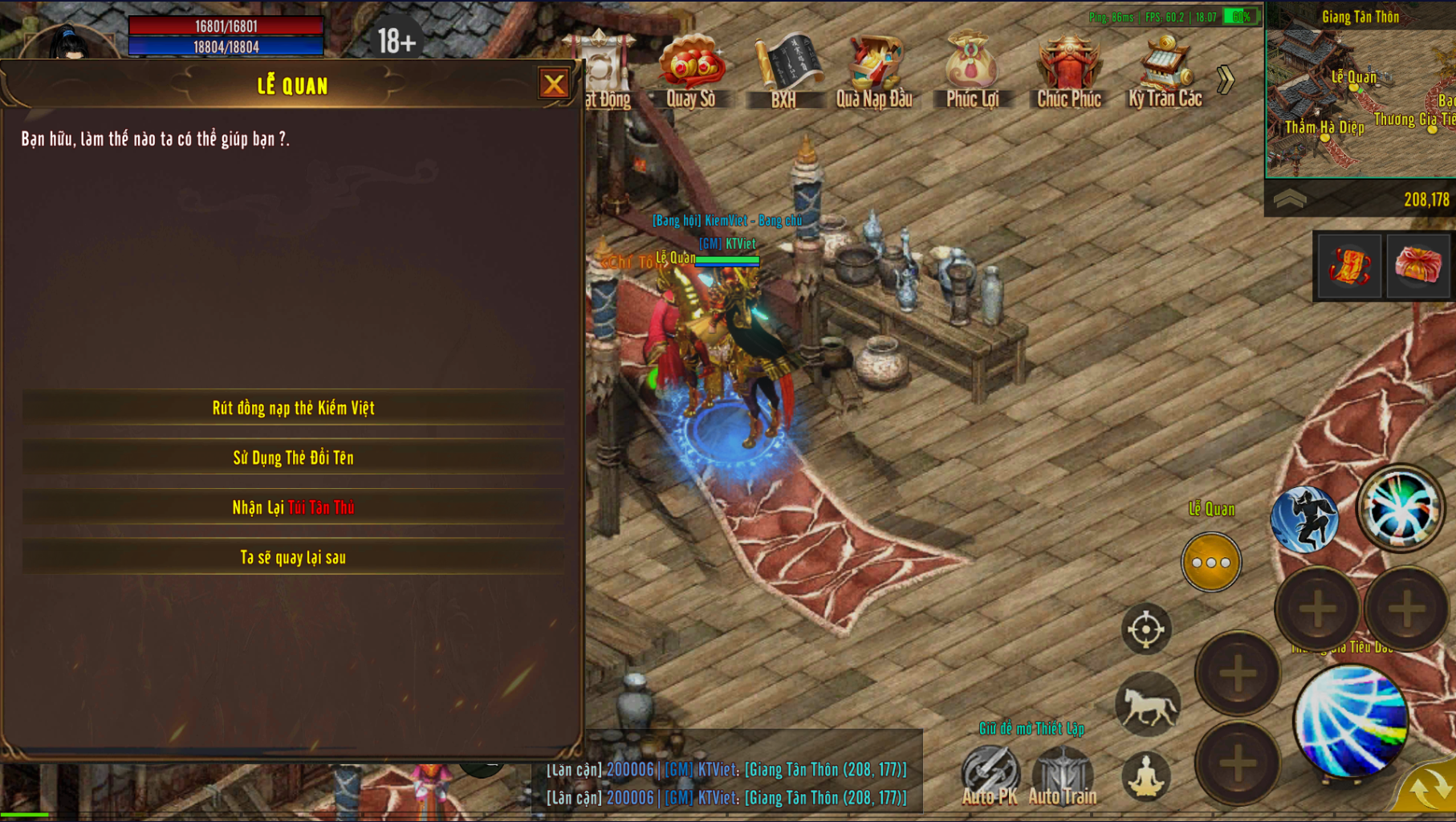The height and width of the screenshot is (822, 1456).
Task: Open the BXH ranking scroll
Action: pos(784,68)
